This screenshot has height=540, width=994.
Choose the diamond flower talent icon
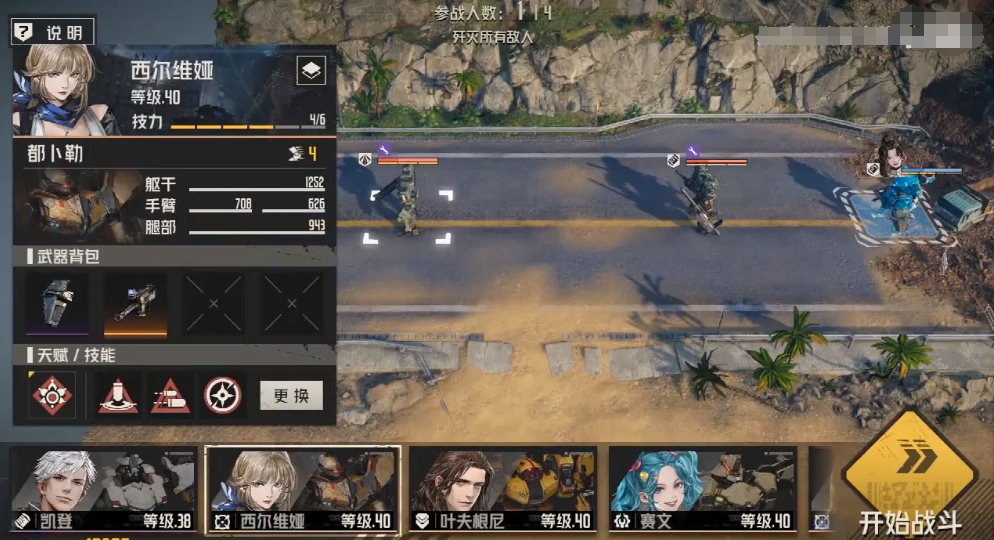tap(53, 396)
